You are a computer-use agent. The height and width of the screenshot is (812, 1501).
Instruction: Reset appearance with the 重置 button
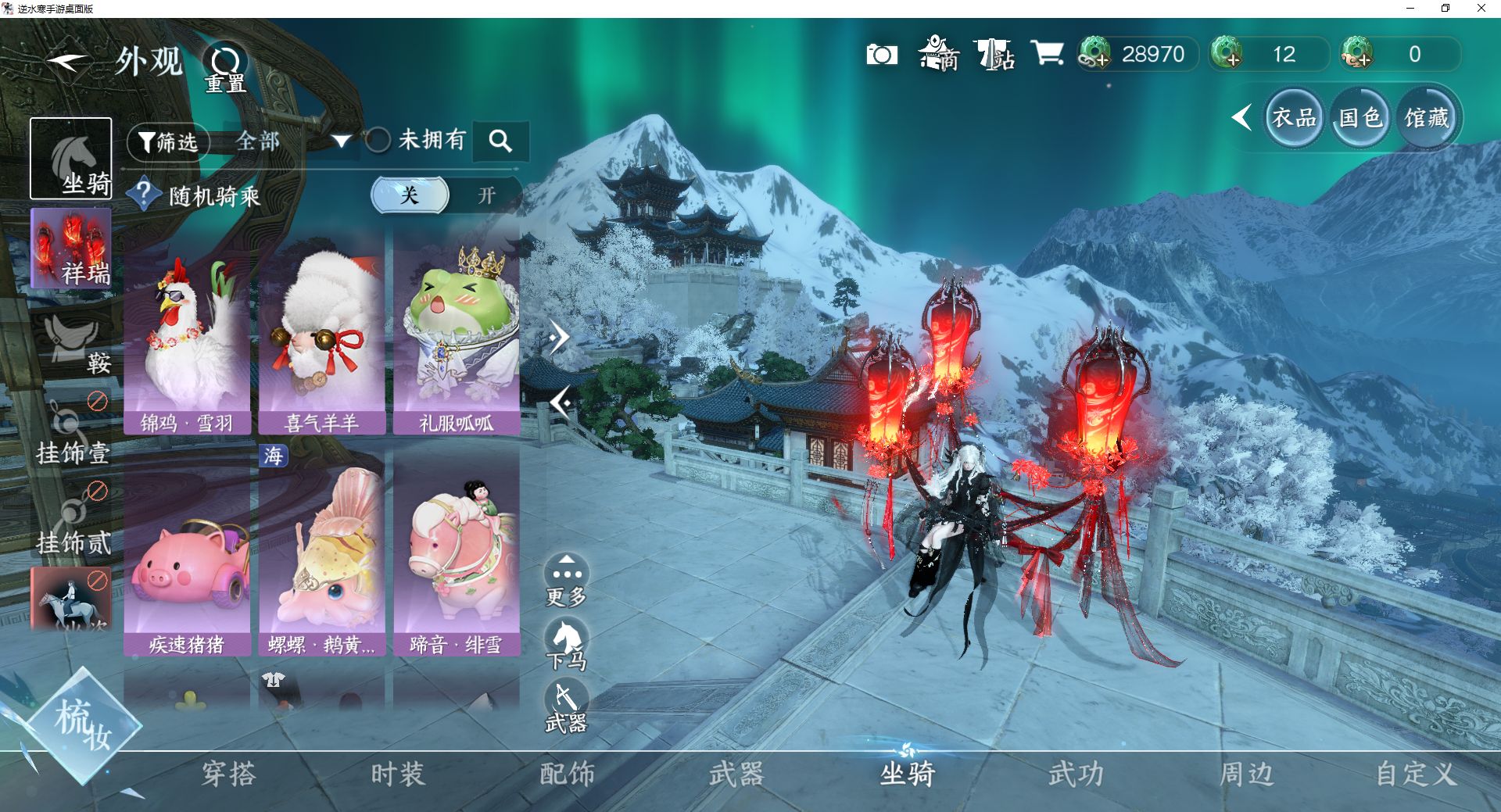pyautogui.click(x=225, y=68)
